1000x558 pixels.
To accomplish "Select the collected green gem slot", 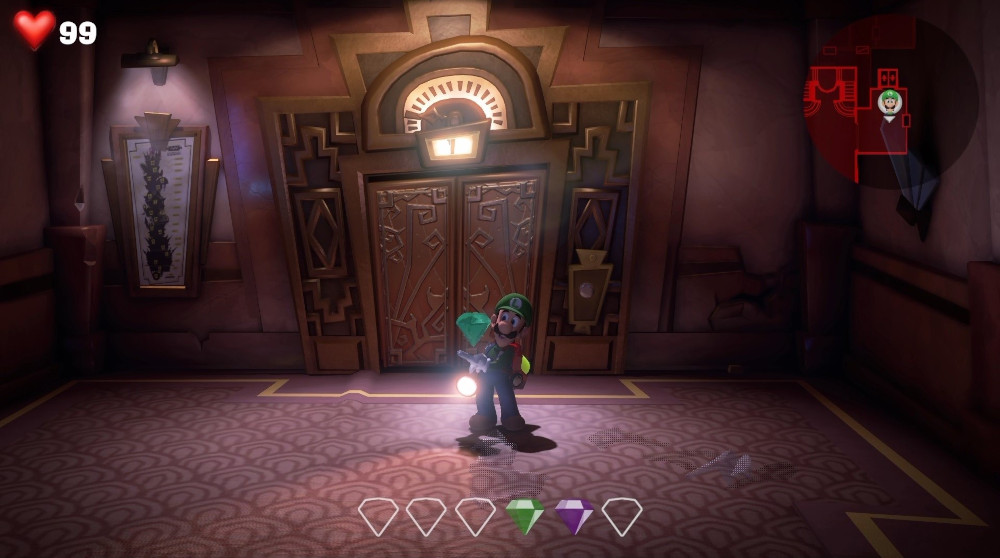I will [524, 516].
